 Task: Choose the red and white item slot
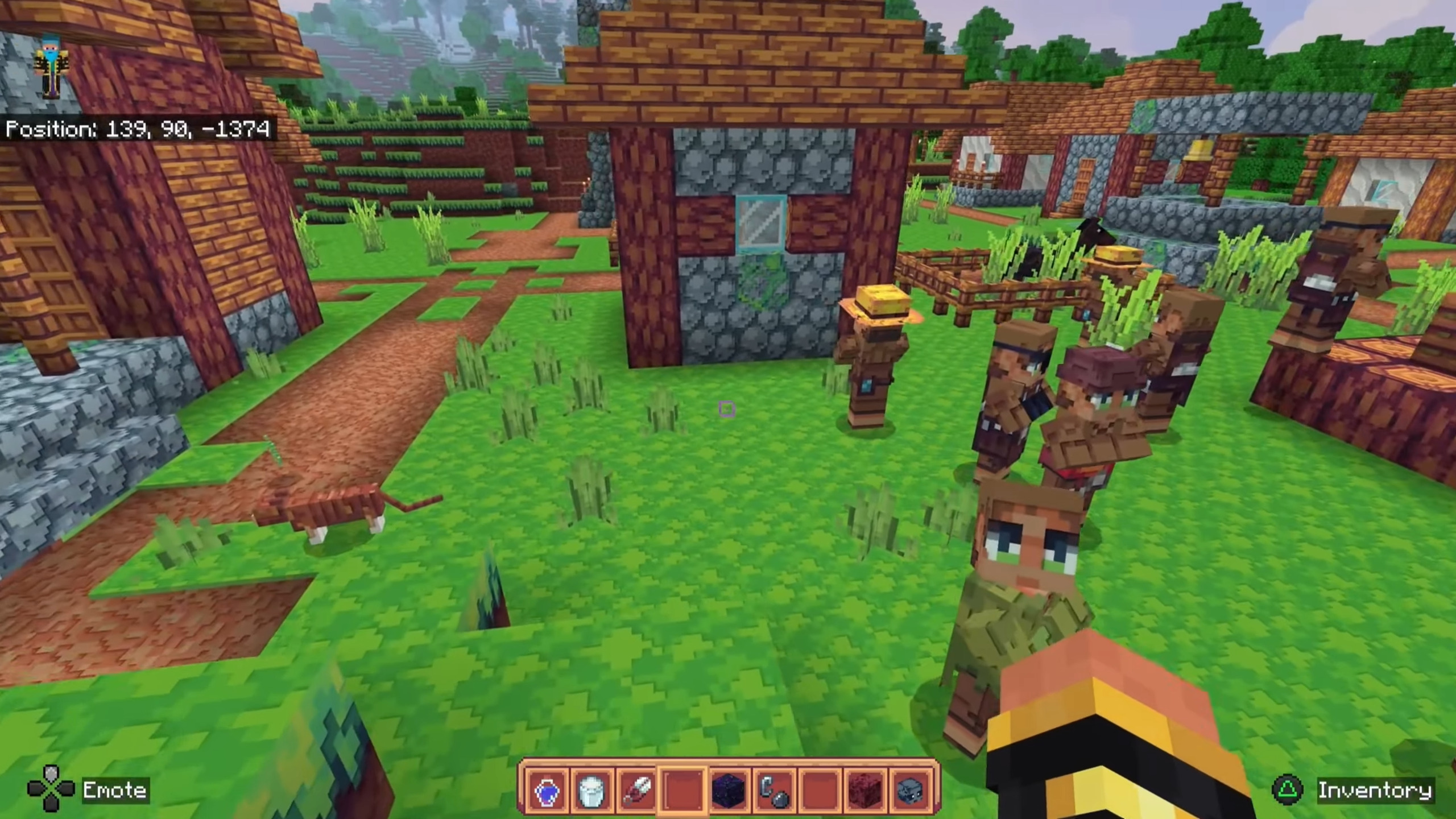pos(637,790)
